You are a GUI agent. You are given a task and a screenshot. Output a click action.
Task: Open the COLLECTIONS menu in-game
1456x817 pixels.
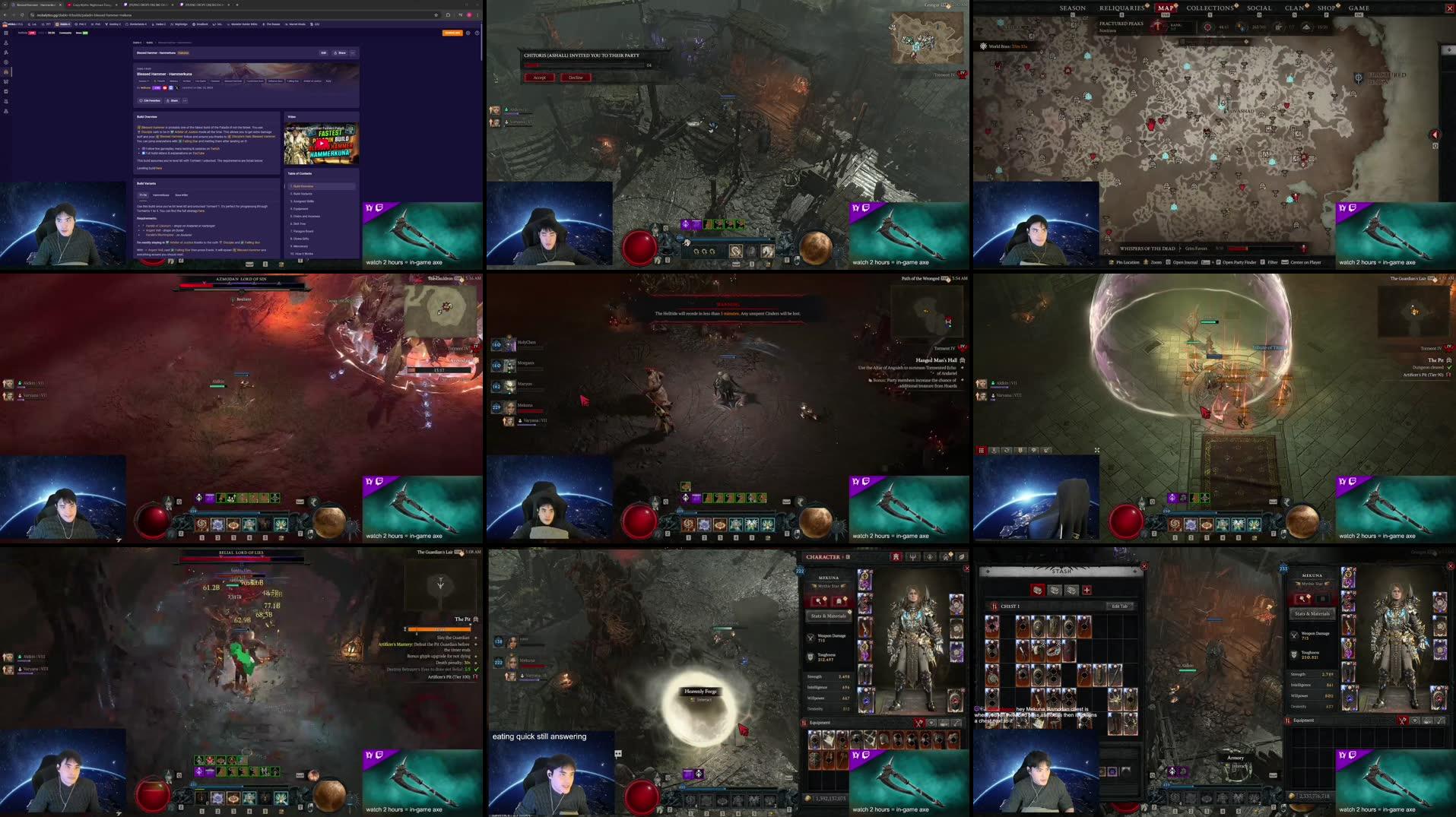point(1211,8)
